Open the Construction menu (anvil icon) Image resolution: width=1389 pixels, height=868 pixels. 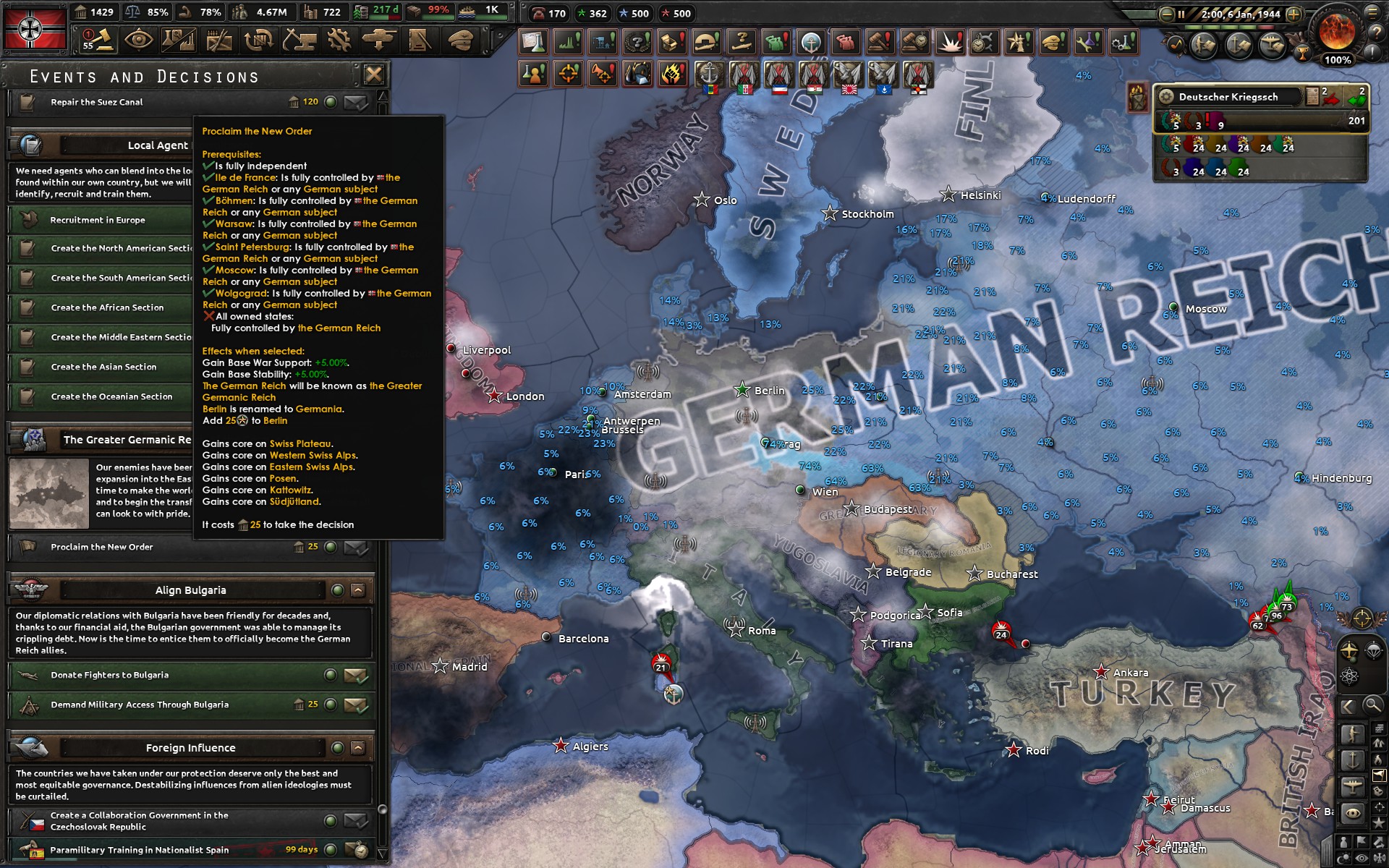point(300,41)
